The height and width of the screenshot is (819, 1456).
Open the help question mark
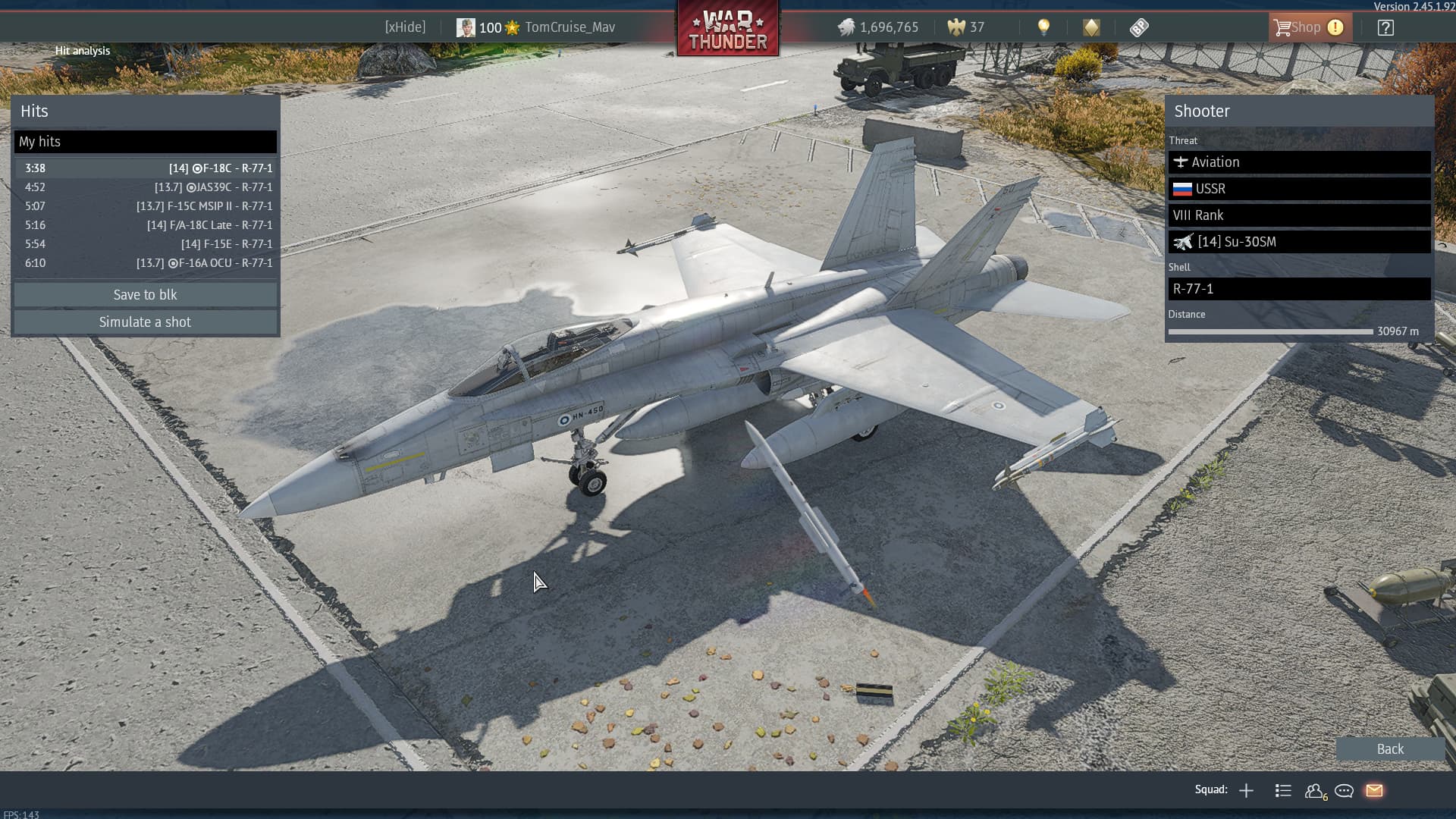1385,28
